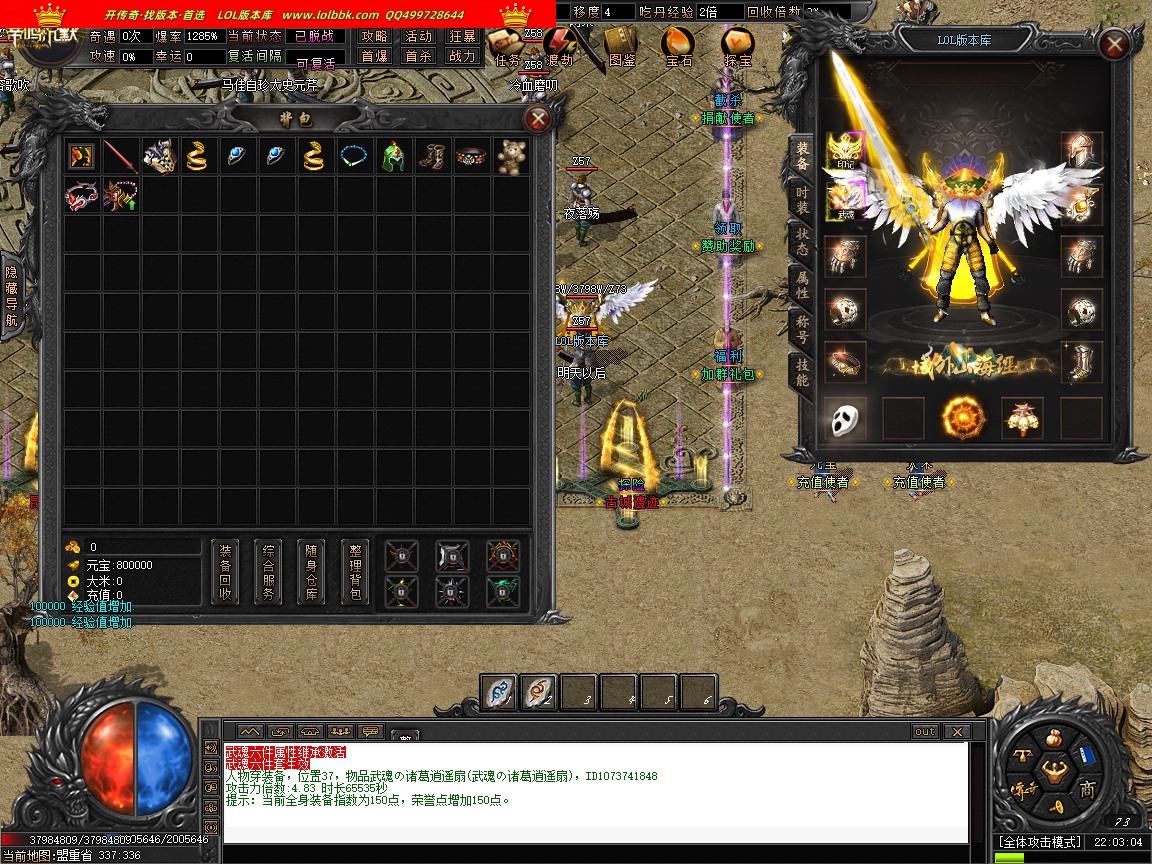Screen dimensions: 1152x864
Task: Open the 属性 attributes tab
Action: (x=802, y=285)
